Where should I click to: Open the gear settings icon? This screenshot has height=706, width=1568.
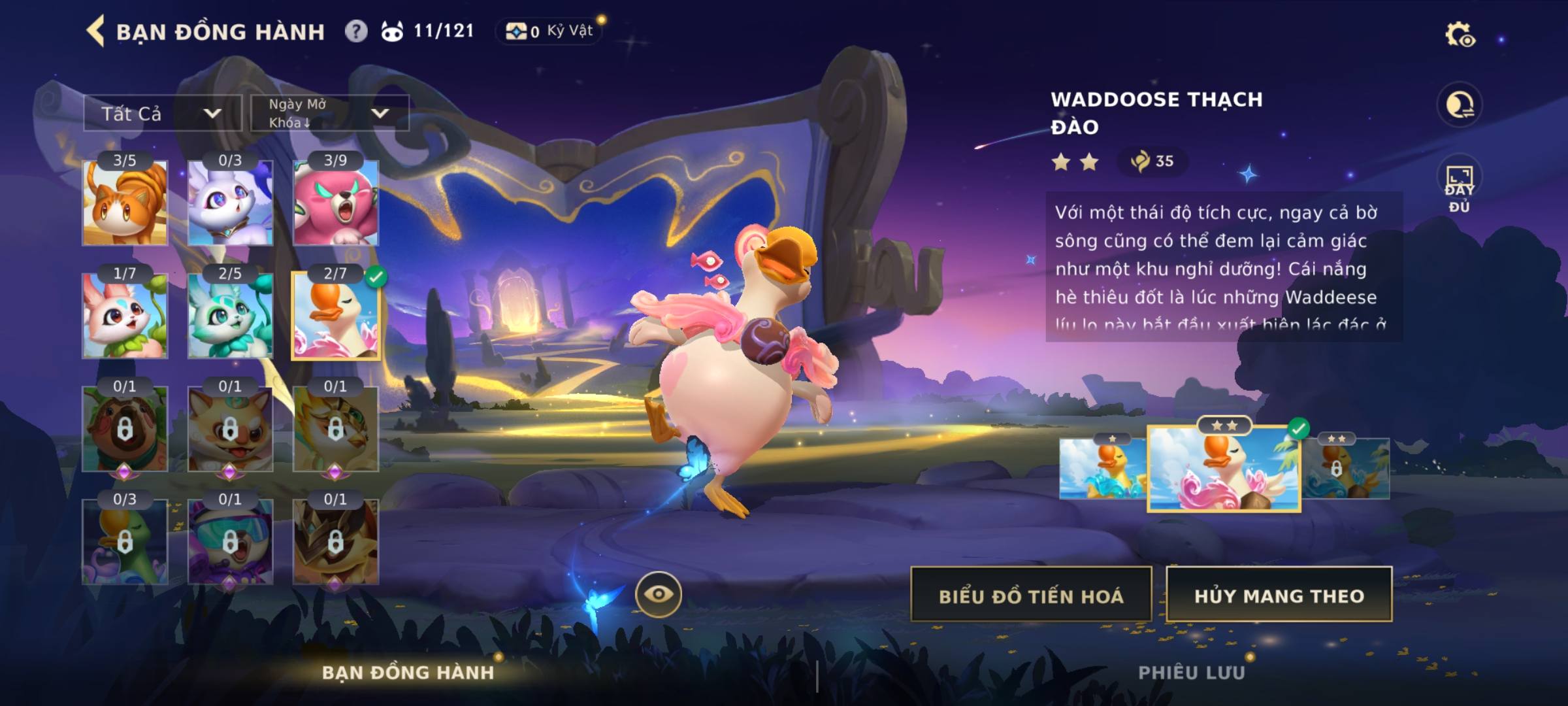click(1459, 35)
